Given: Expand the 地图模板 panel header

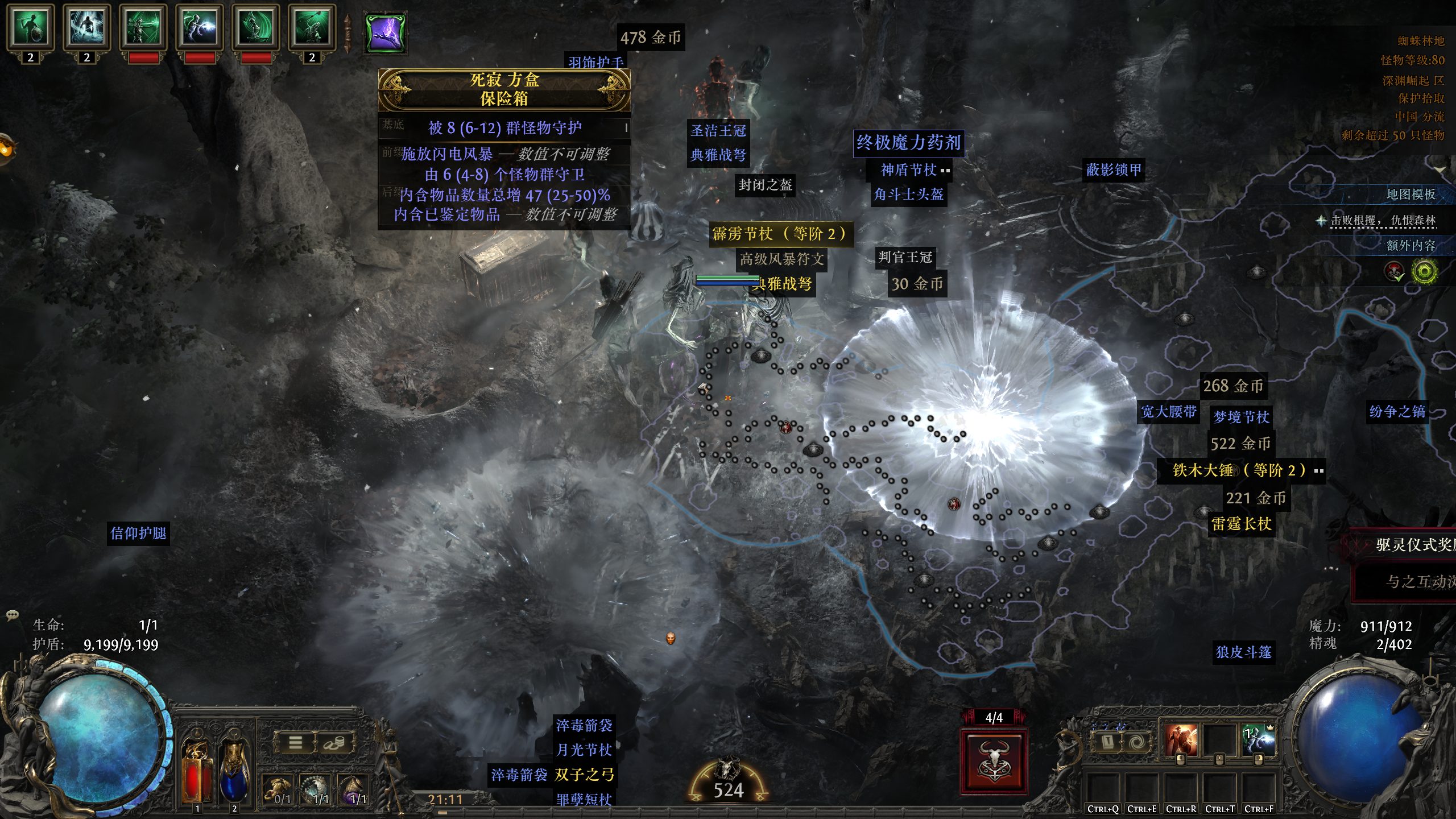Looking at the screenshot, I should click(x=1410, y=195).
